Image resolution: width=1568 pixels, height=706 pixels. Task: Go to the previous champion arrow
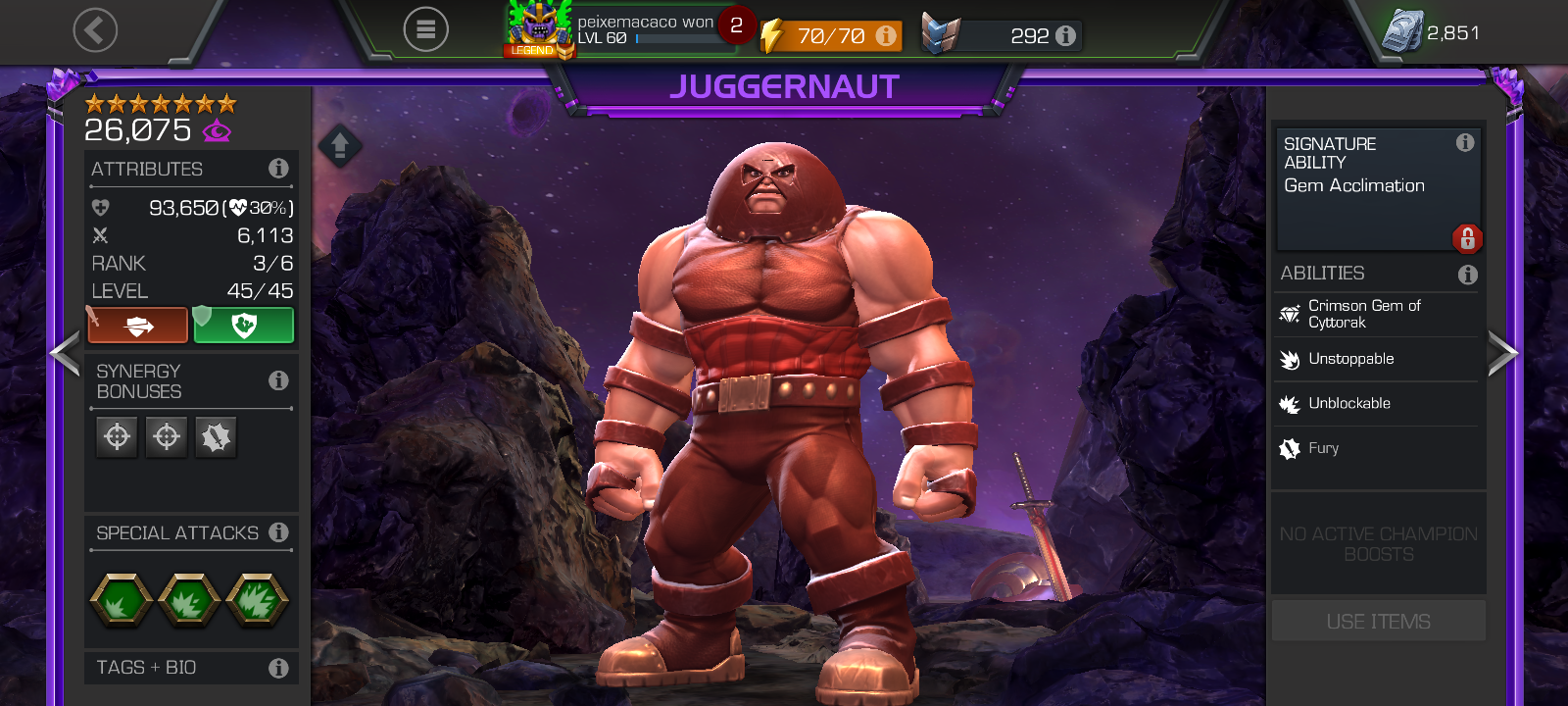point(65,353)
